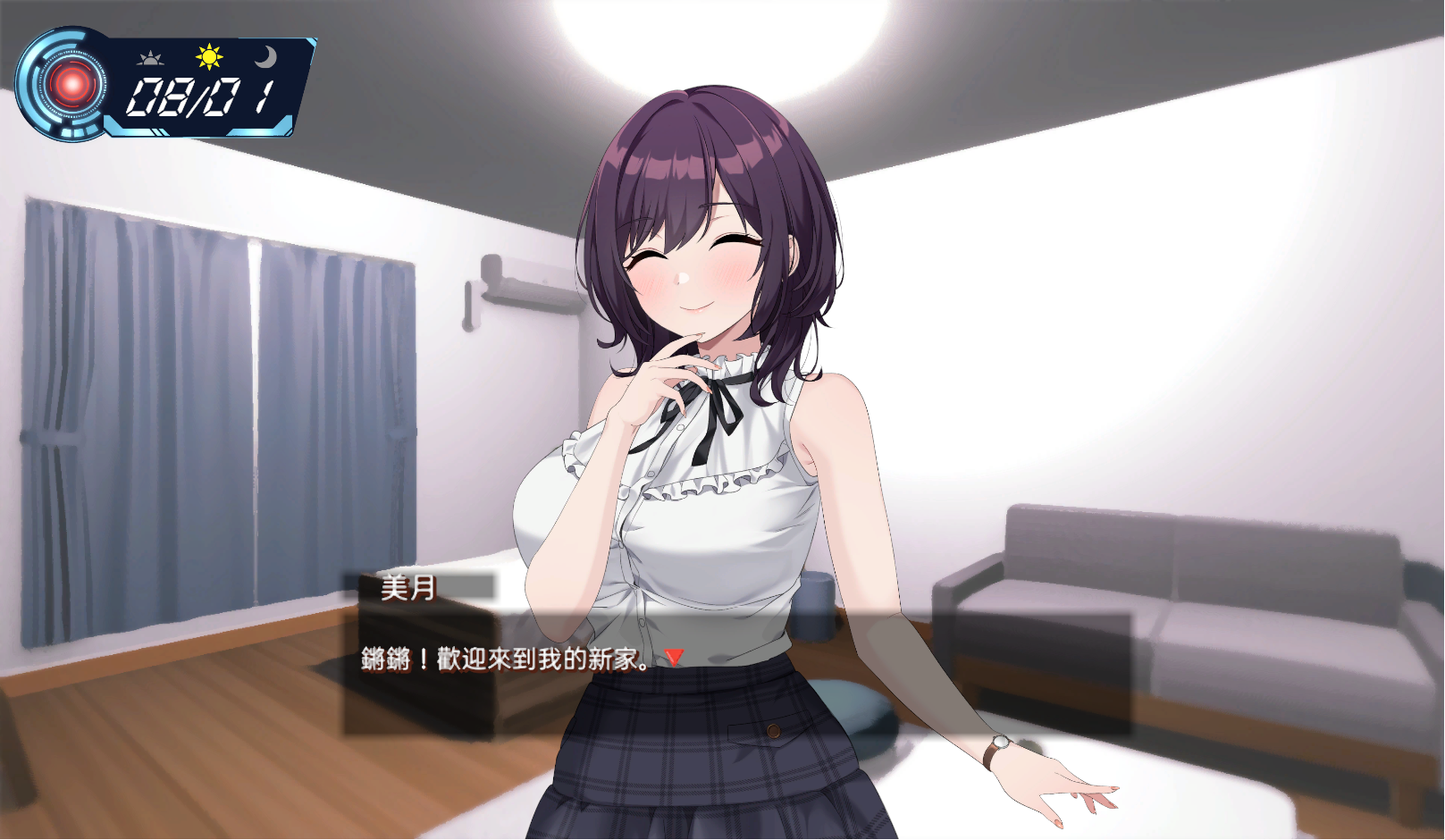Switch the time period to morning
The image size is (1445, 840).
[x=152, y=57]
